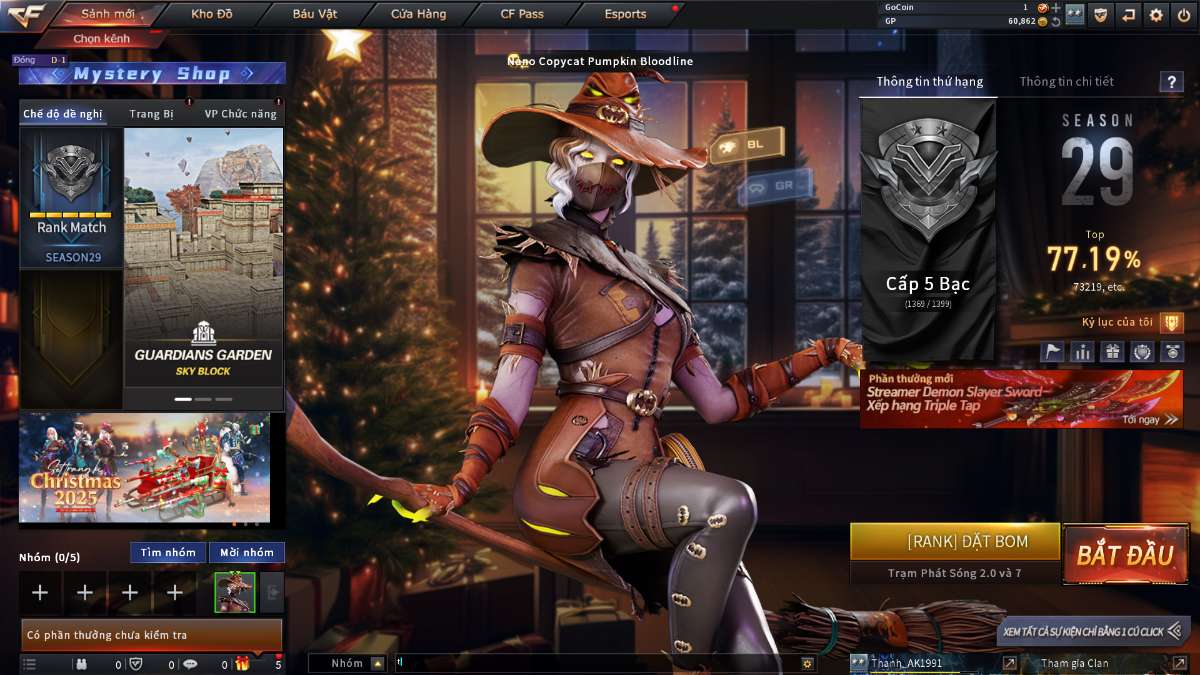Image resolution: width=1200 pixels, height=675 pixels.
Task: Show the VP Chức năng tab
Action: coord(240,114)
